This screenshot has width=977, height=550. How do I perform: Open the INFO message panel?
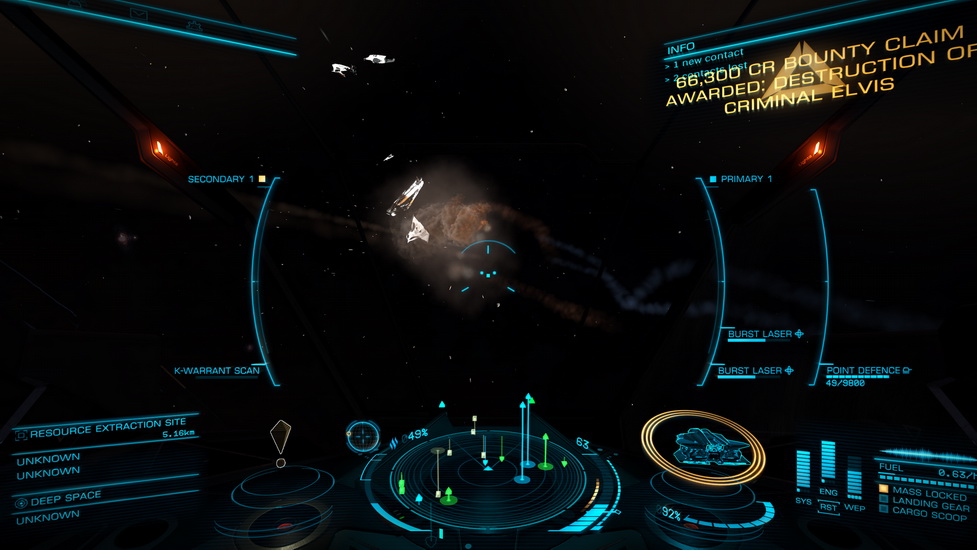681,47
